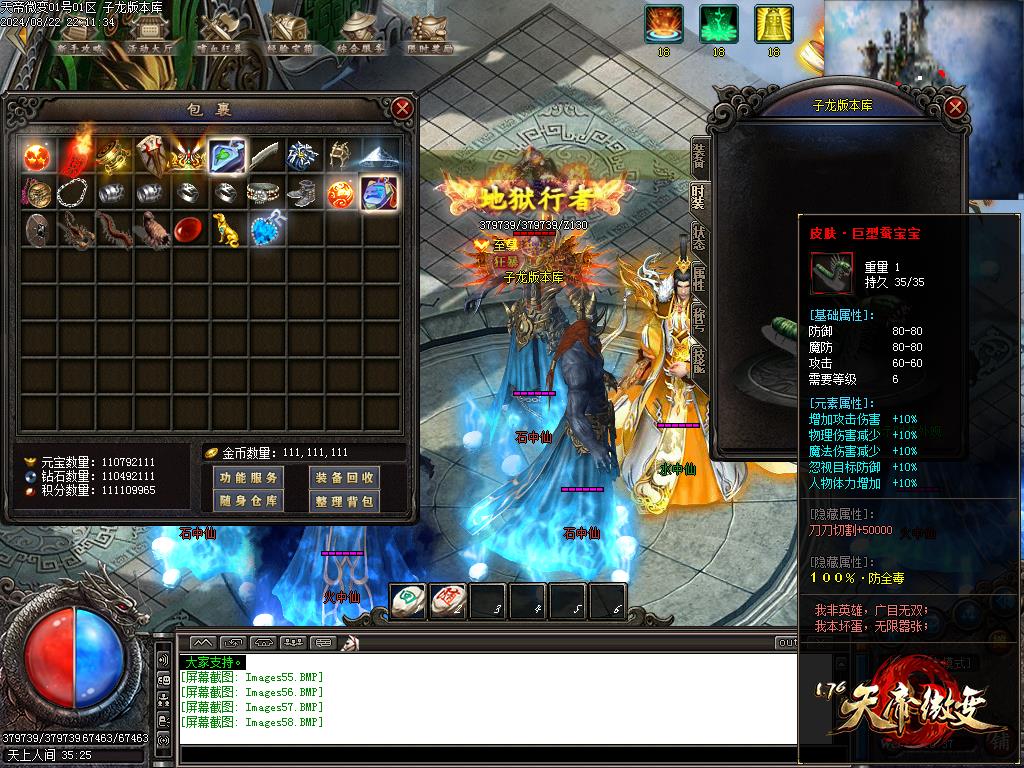
Task: Show the 属性 attributes tab
Action: (699, 278)
